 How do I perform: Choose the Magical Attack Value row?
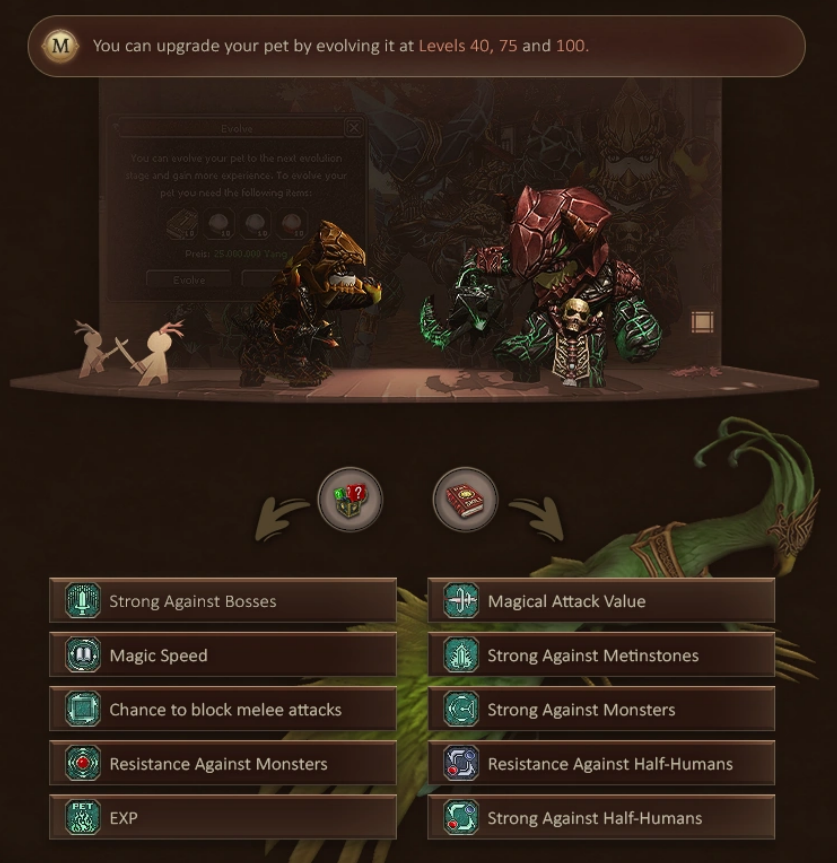[601, 601]
